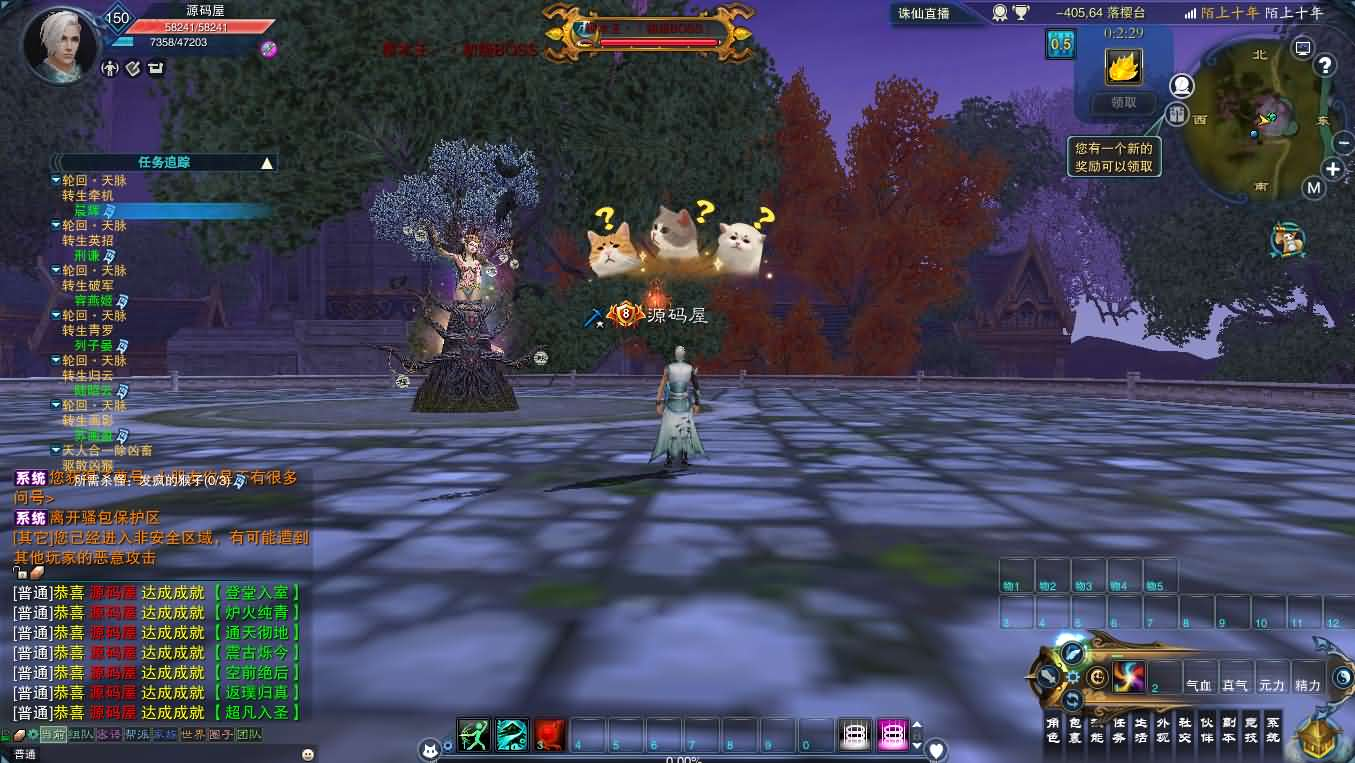The image size is (1355, 763).
Task: Select the player portrait avatar
Action: pos(60,45)
